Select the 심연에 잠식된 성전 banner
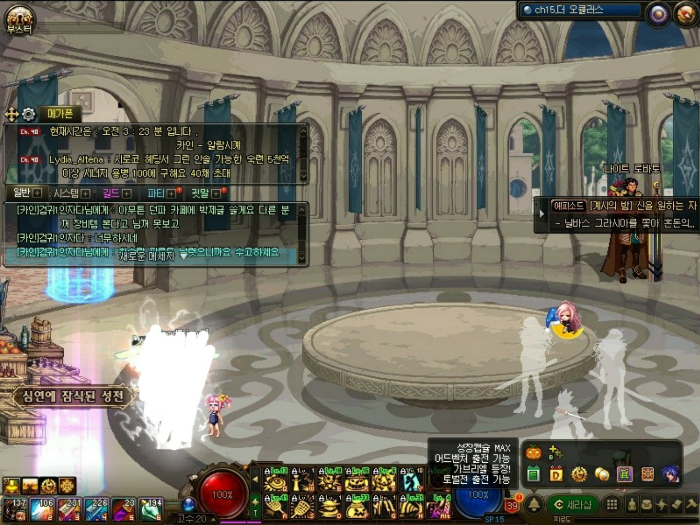This screenshot has height=525, width=700. tap(72, 396)
